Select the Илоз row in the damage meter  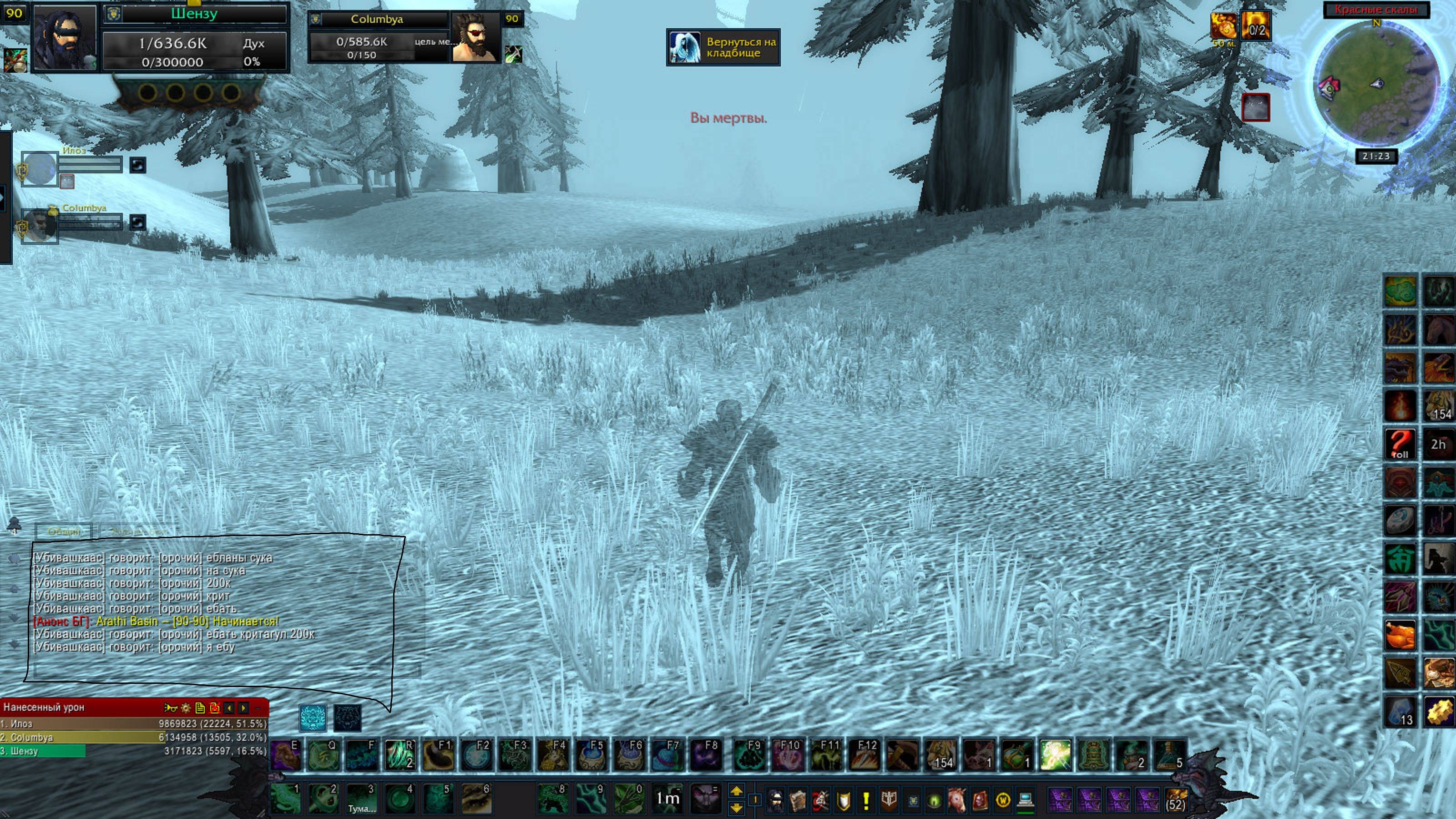coord(133,723)
